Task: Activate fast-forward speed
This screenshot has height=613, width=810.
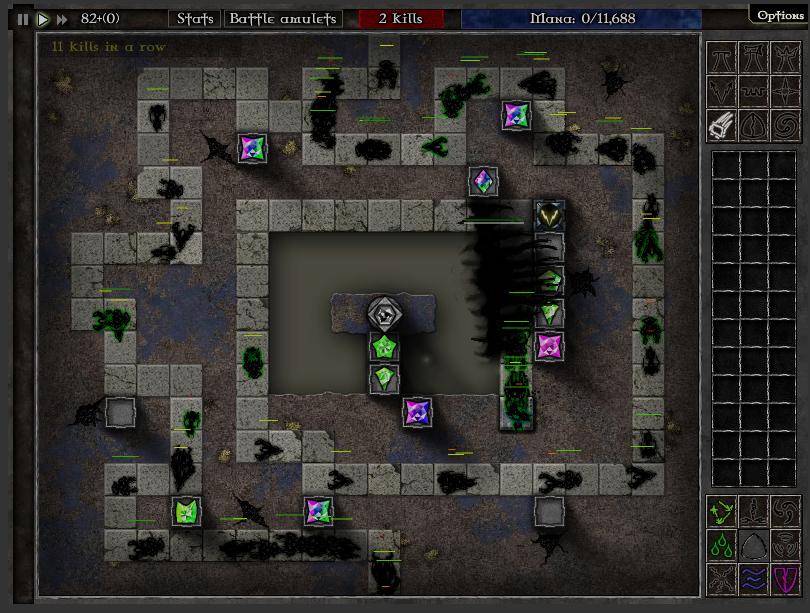Action: pos(62,18)
